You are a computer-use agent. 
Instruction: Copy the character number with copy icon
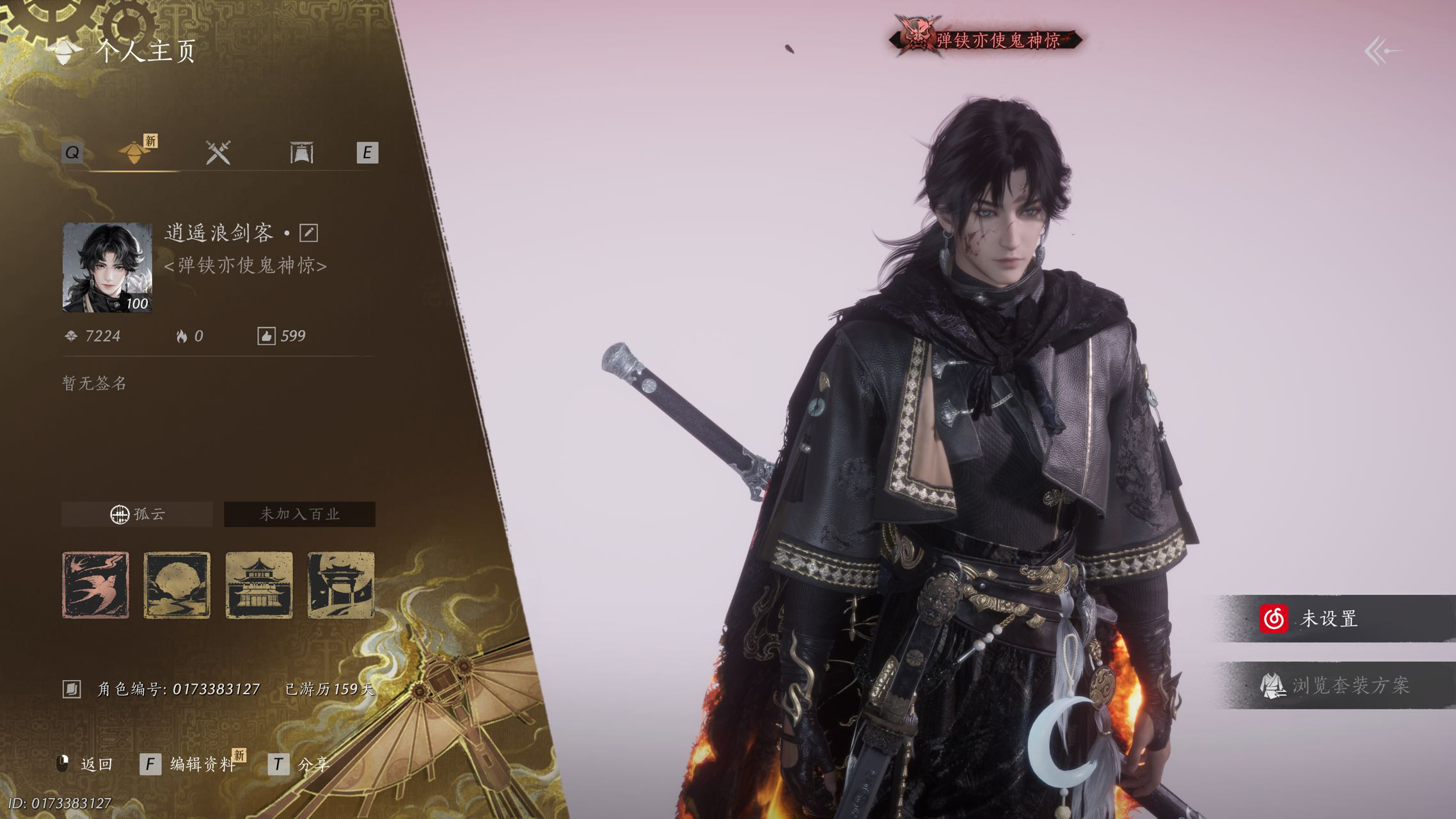[x=72, y=689]
